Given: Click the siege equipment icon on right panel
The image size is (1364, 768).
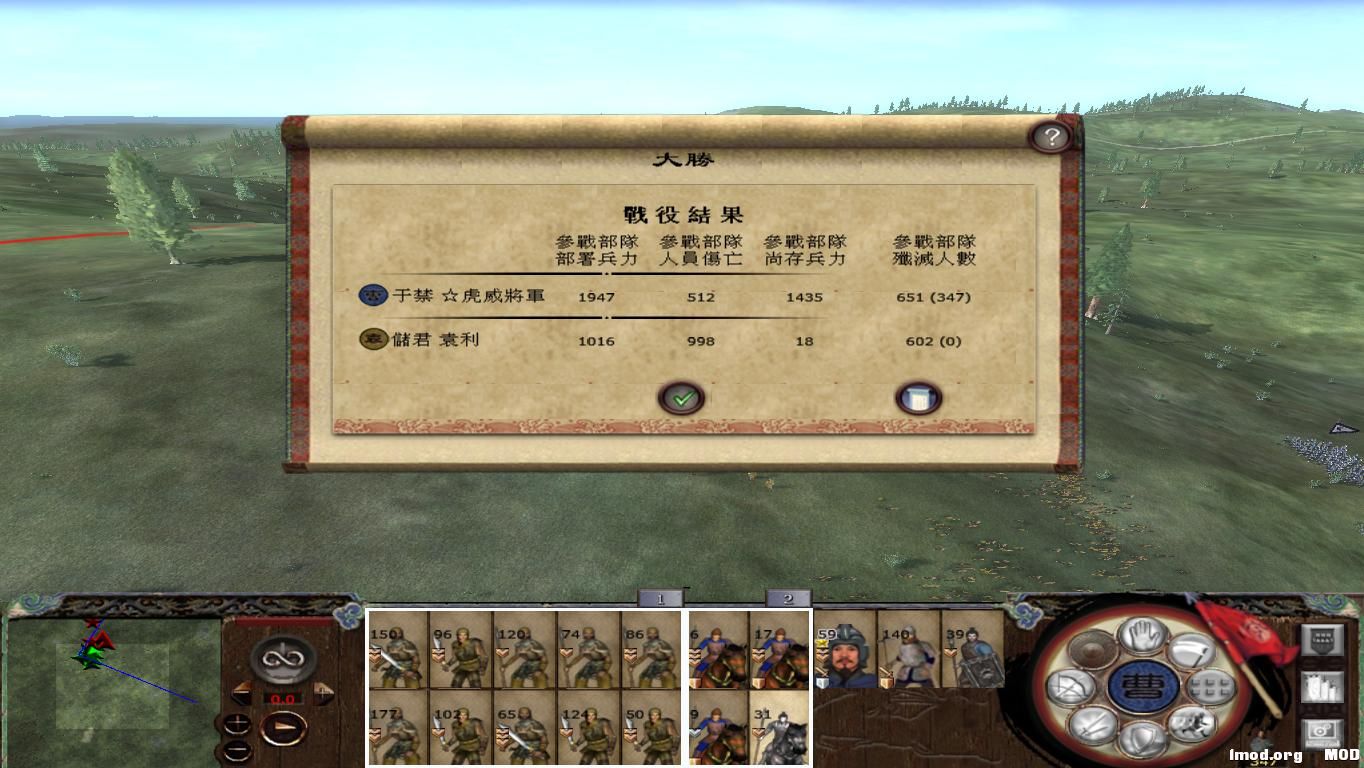Looking at the screenshot, I should 1320,688.
